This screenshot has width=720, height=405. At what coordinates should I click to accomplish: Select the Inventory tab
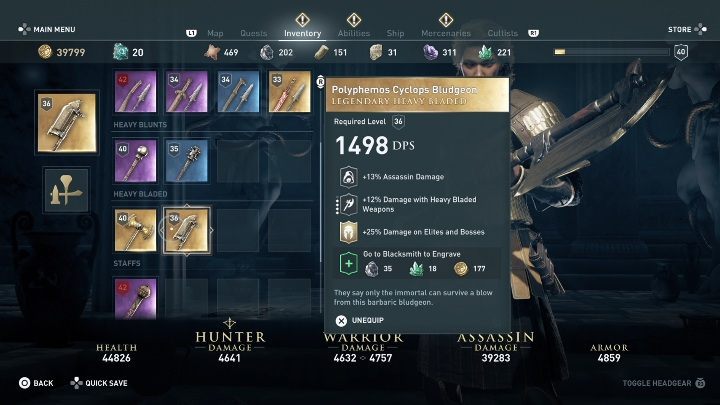click(302, 32)
